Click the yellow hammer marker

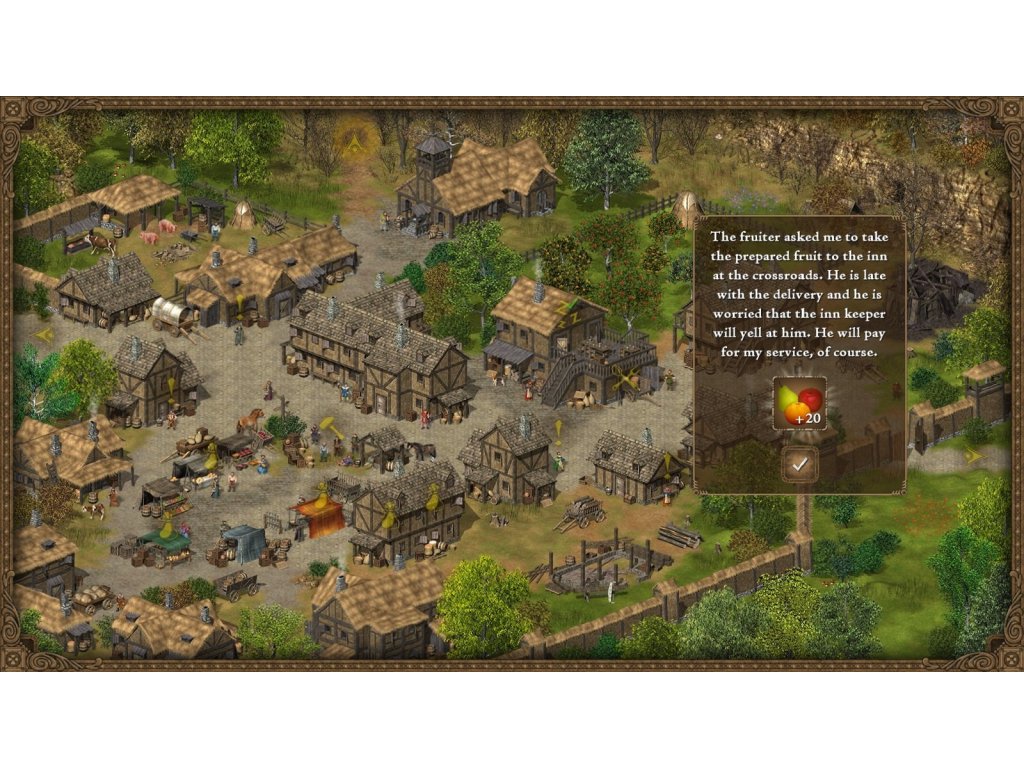(329, 425)
